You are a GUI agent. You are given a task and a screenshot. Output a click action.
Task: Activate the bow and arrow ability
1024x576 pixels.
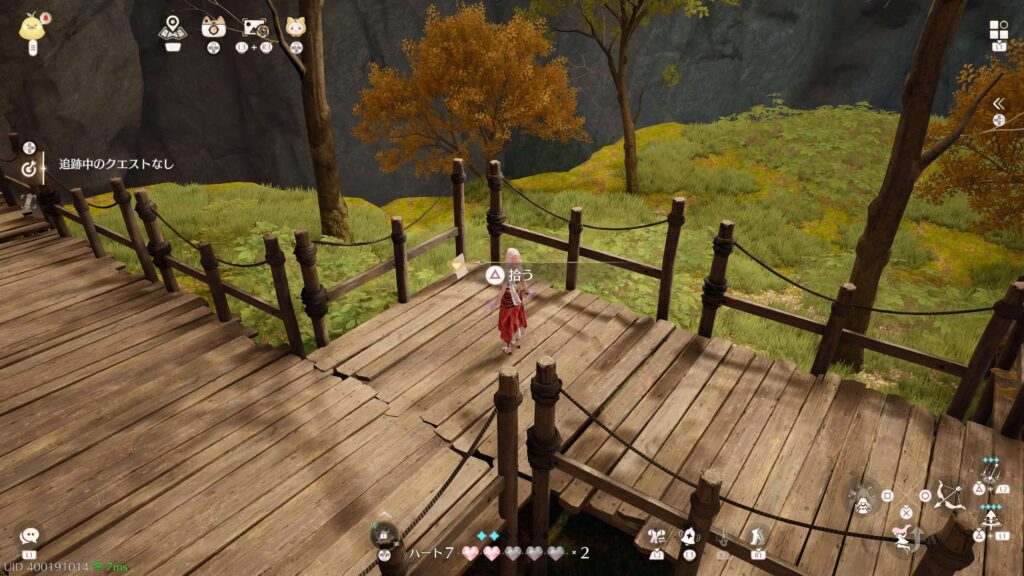coord(948,494)
